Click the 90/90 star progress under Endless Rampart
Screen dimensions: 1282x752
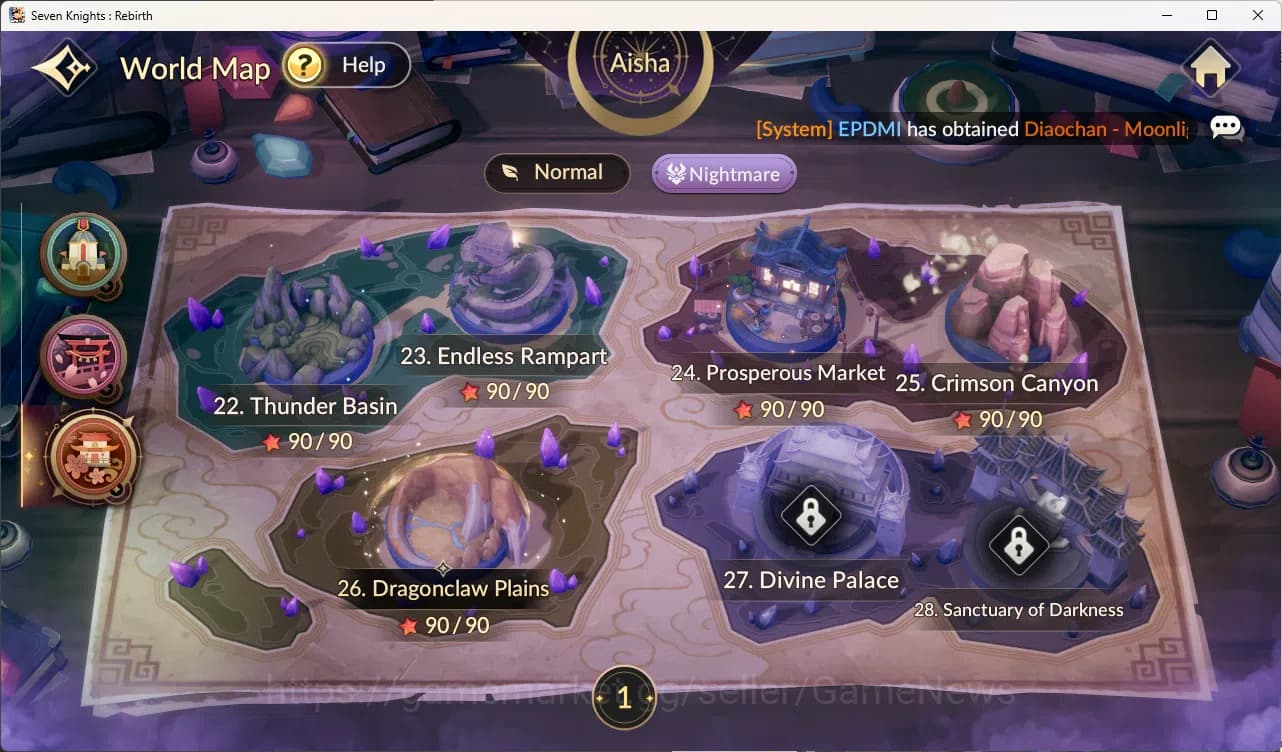pyautogui.click(x=505, y=391)
